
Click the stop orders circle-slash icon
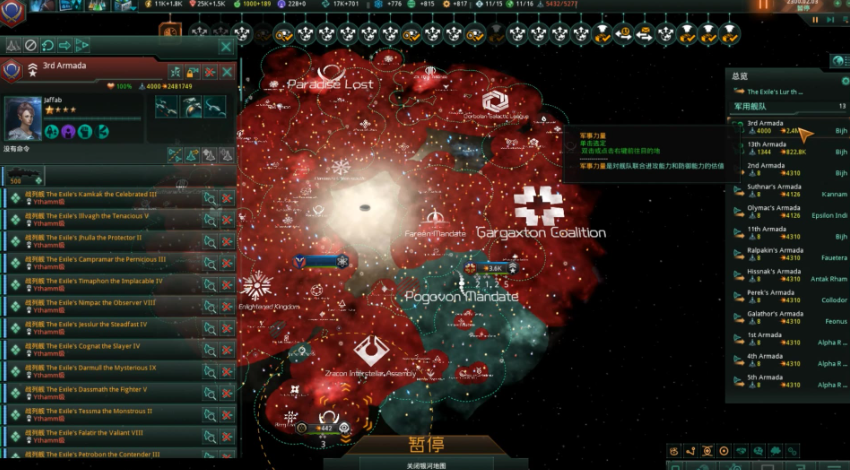(x=31, y=45)
